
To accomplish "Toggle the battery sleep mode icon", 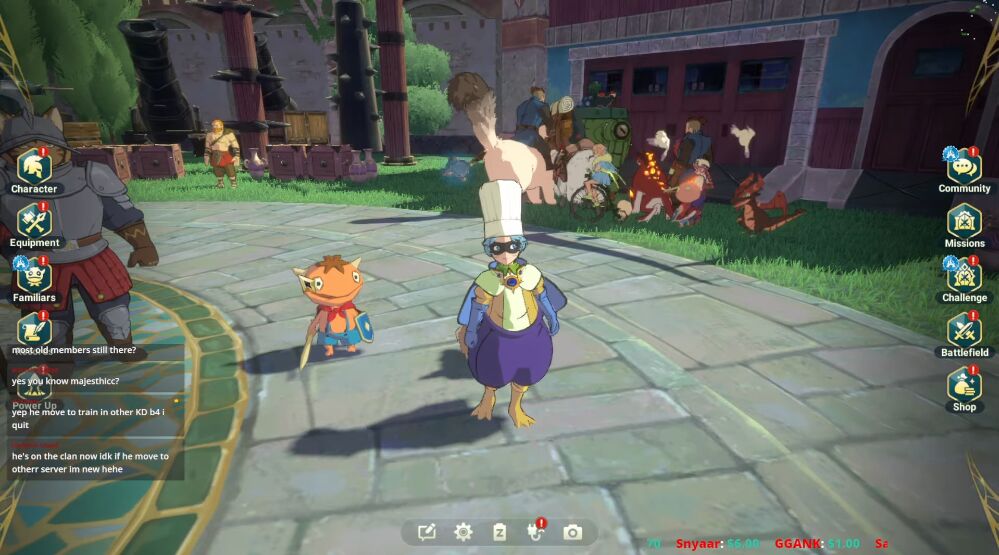I will tap(499, 532).
